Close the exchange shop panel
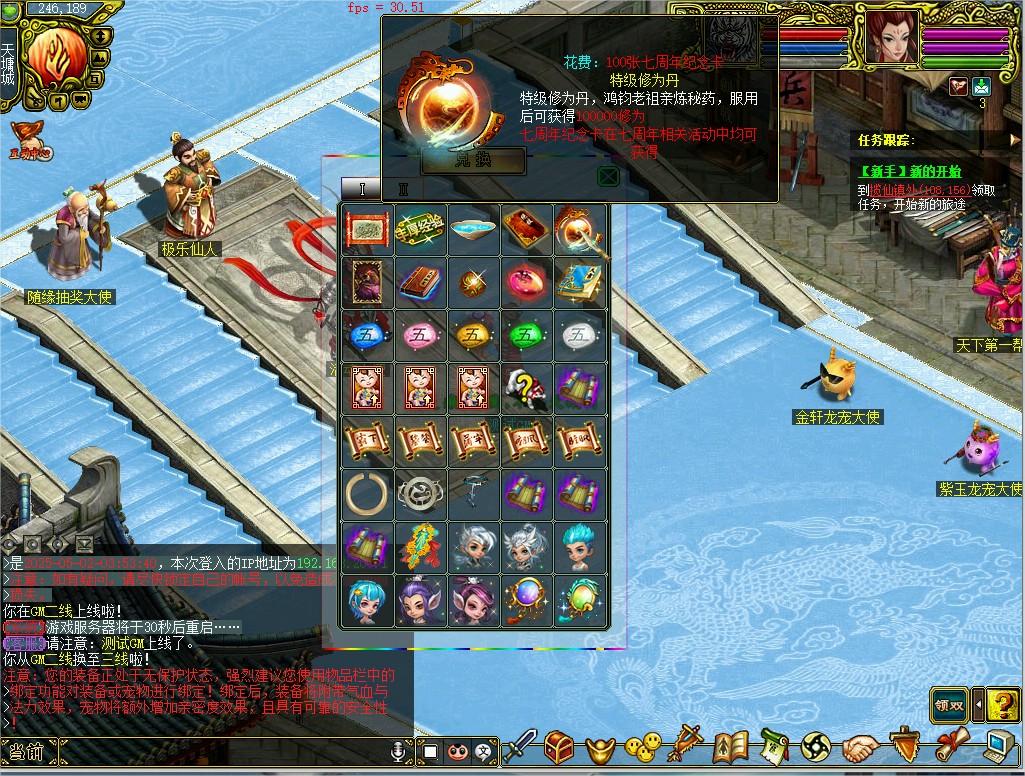The image size is (1025, 776). [x=608, y=176]
